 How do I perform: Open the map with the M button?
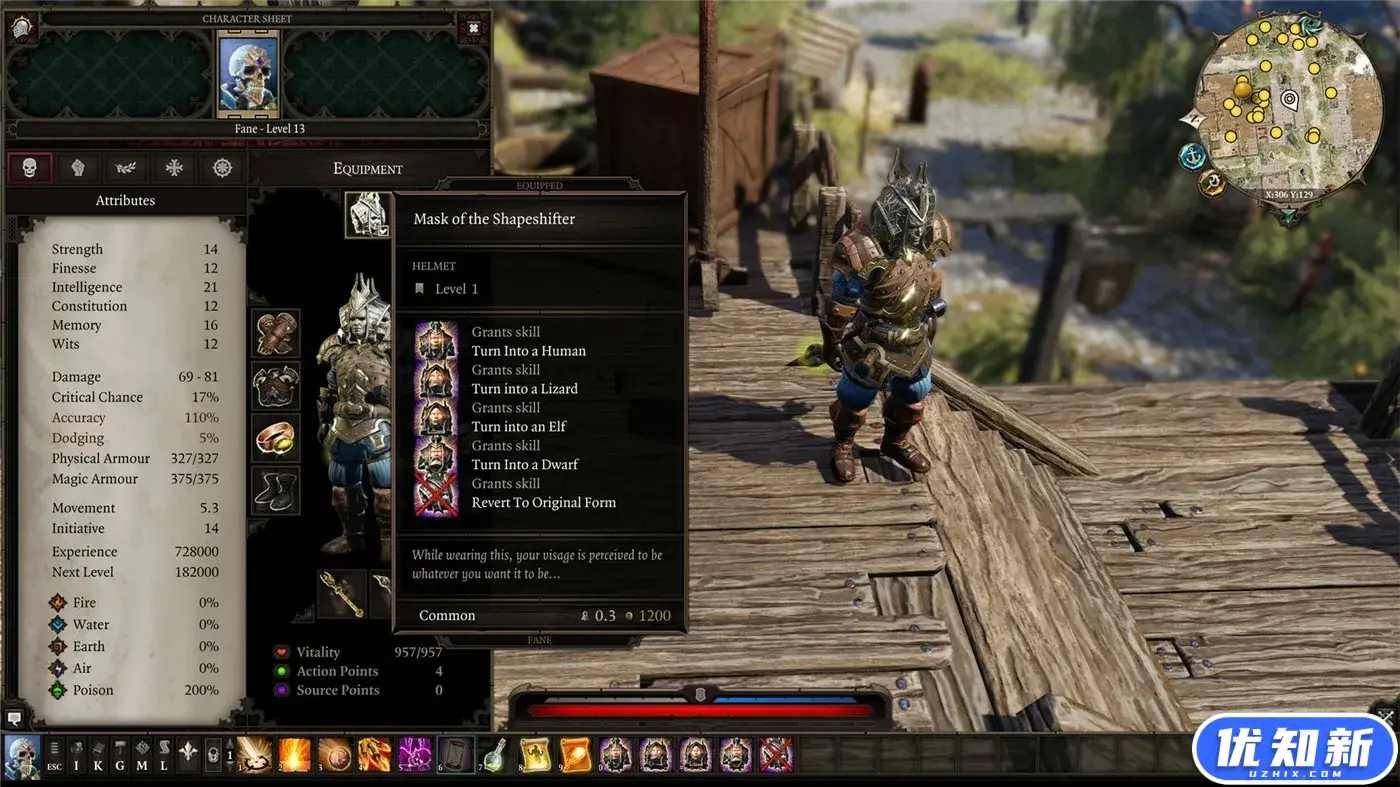[142, 755]
